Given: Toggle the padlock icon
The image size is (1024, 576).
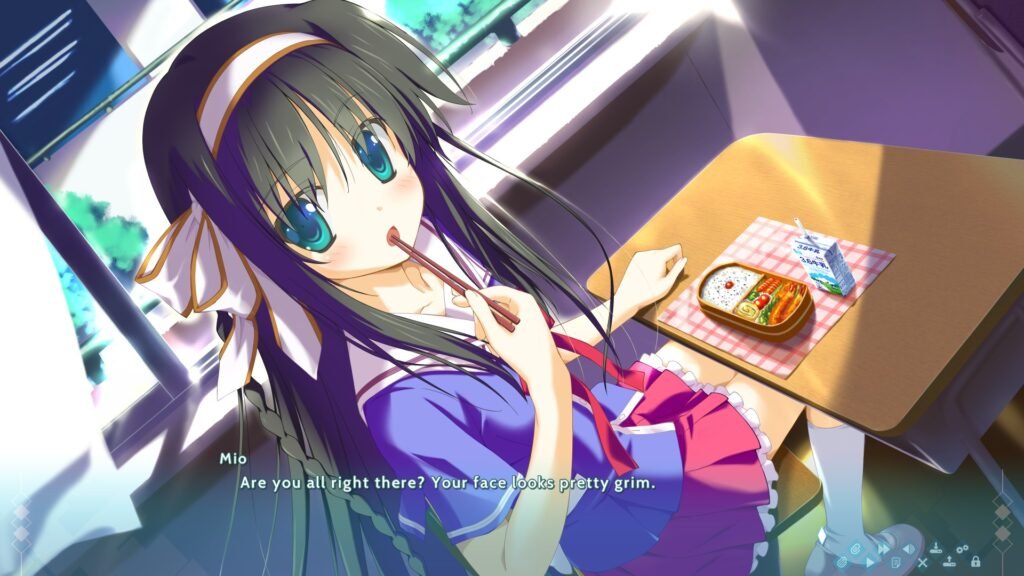Looking at the screenshot, I should (x=975, y=562).
